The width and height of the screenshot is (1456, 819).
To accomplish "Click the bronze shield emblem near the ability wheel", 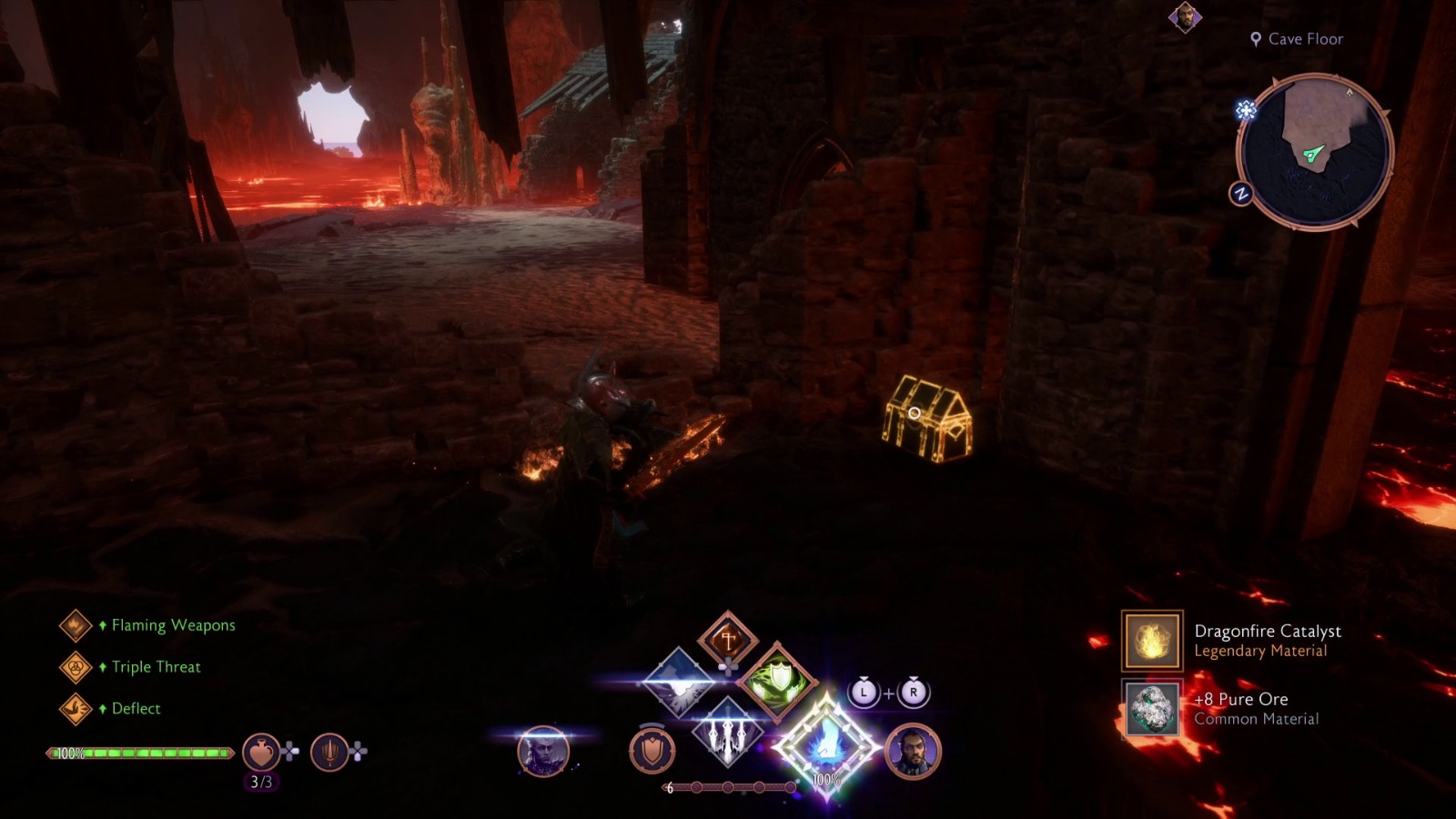I will (x=653, y=748).
